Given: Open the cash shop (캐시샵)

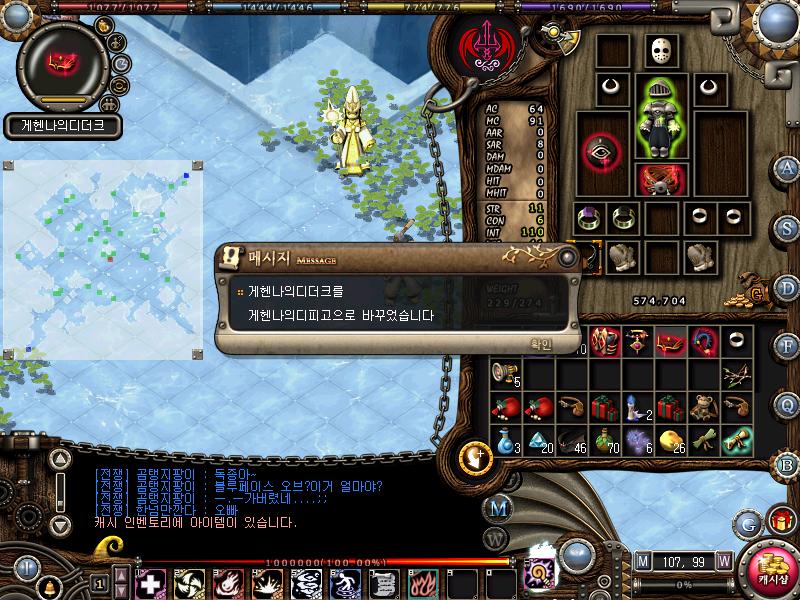Looking at the screenshot, I should [773, 566].
